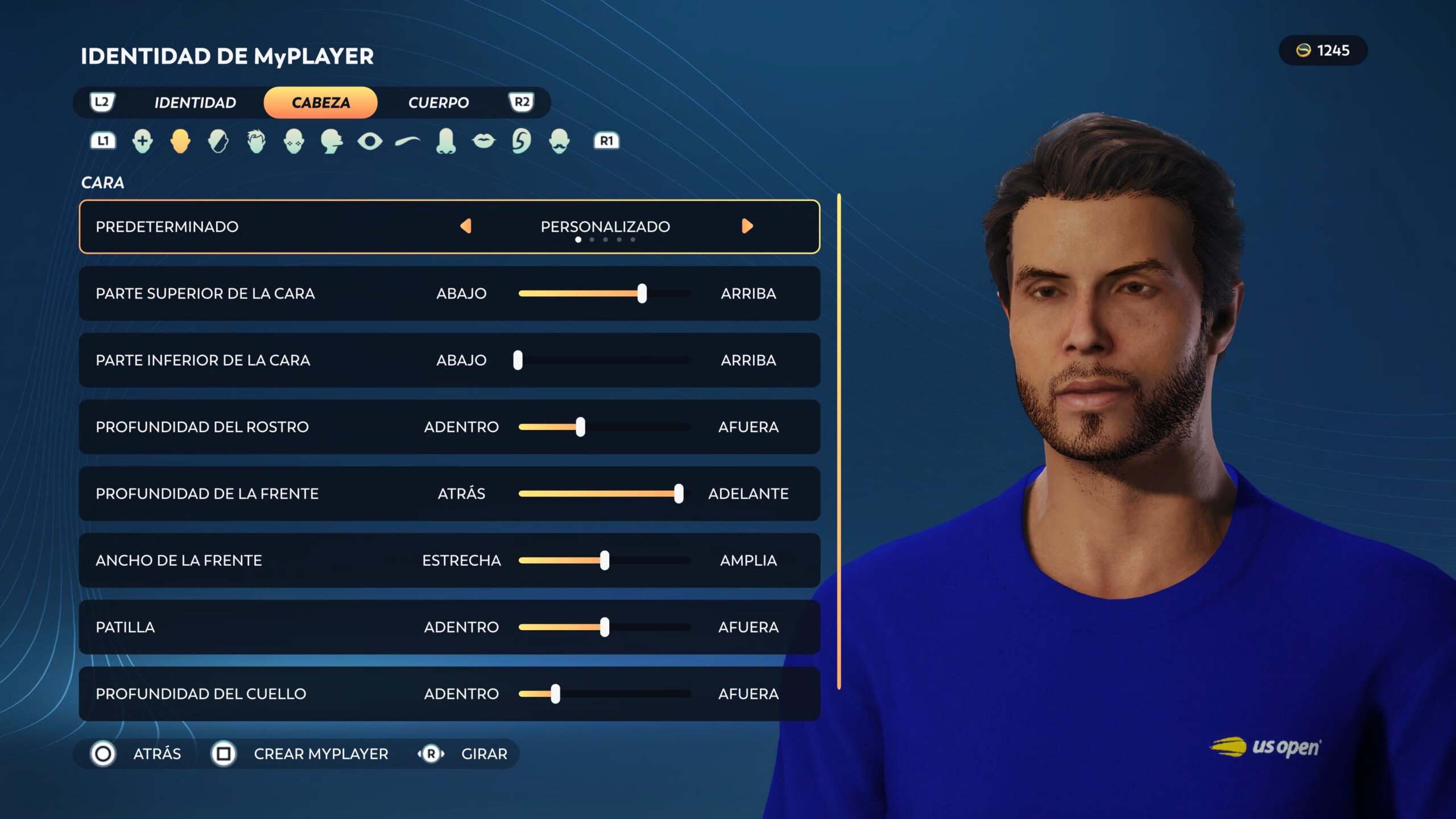Select the hairstyle category icon

coord(257,141)
